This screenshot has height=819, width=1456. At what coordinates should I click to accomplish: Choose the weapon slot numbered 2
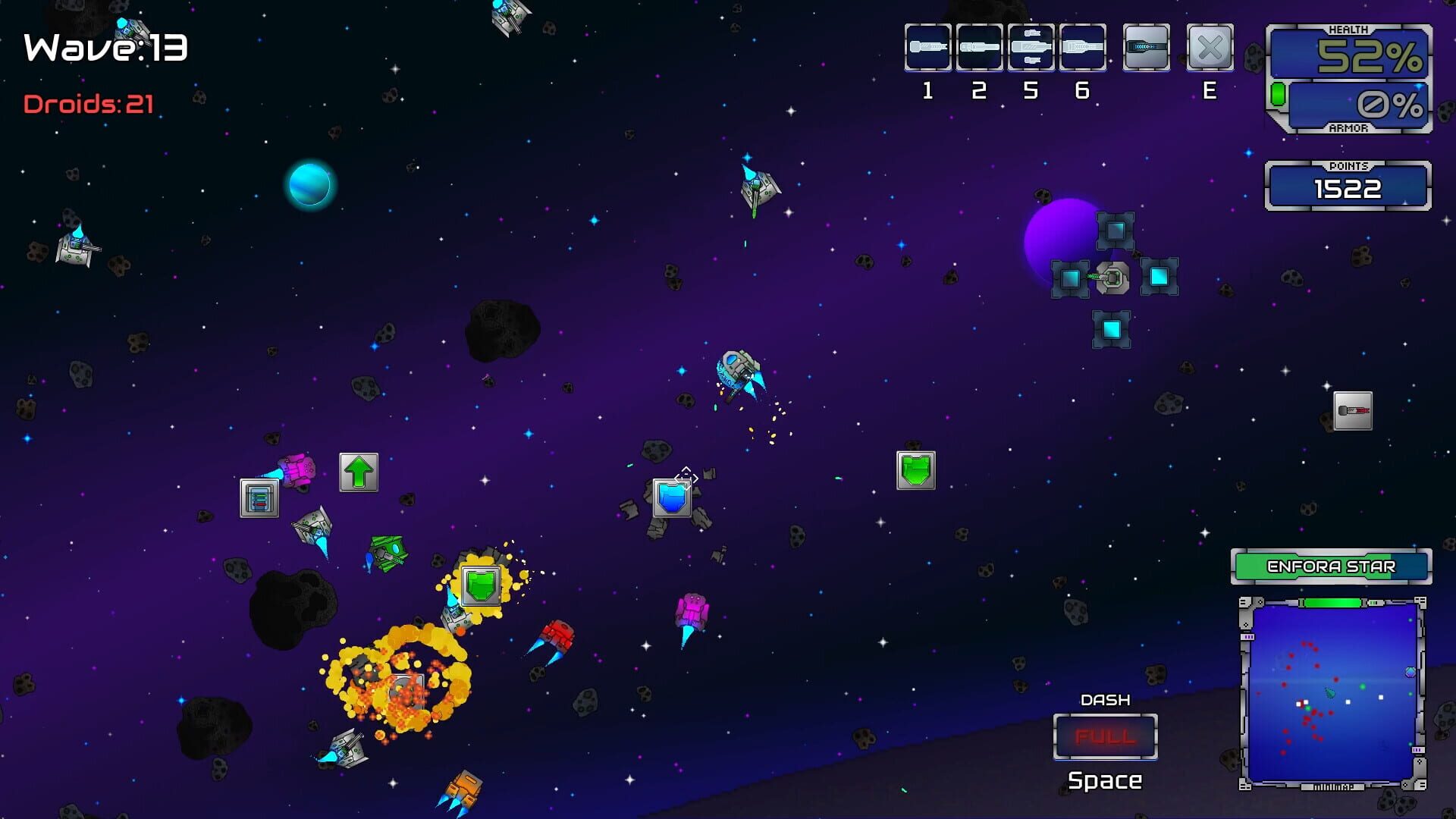coord(979,47)
